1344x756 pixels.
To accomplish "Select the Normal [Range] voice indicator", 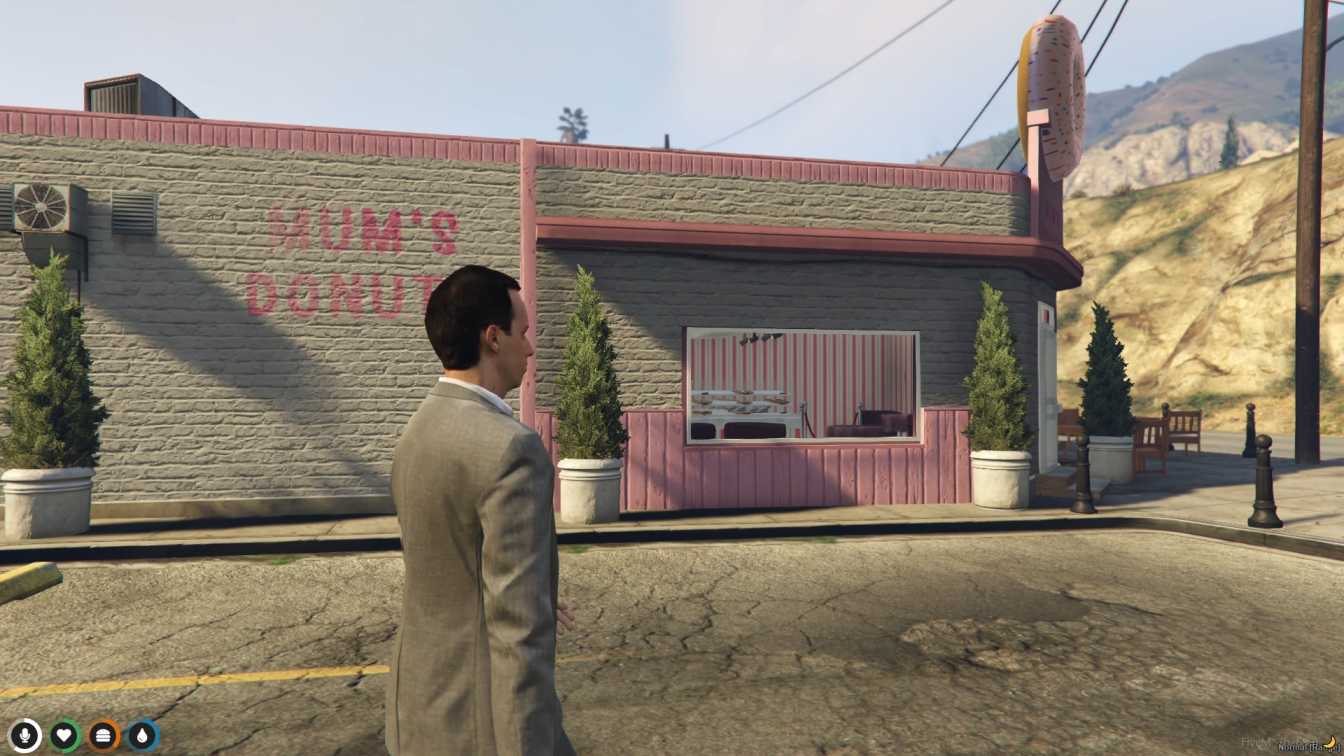I will pyautogui.click(x=1305, y=747).
